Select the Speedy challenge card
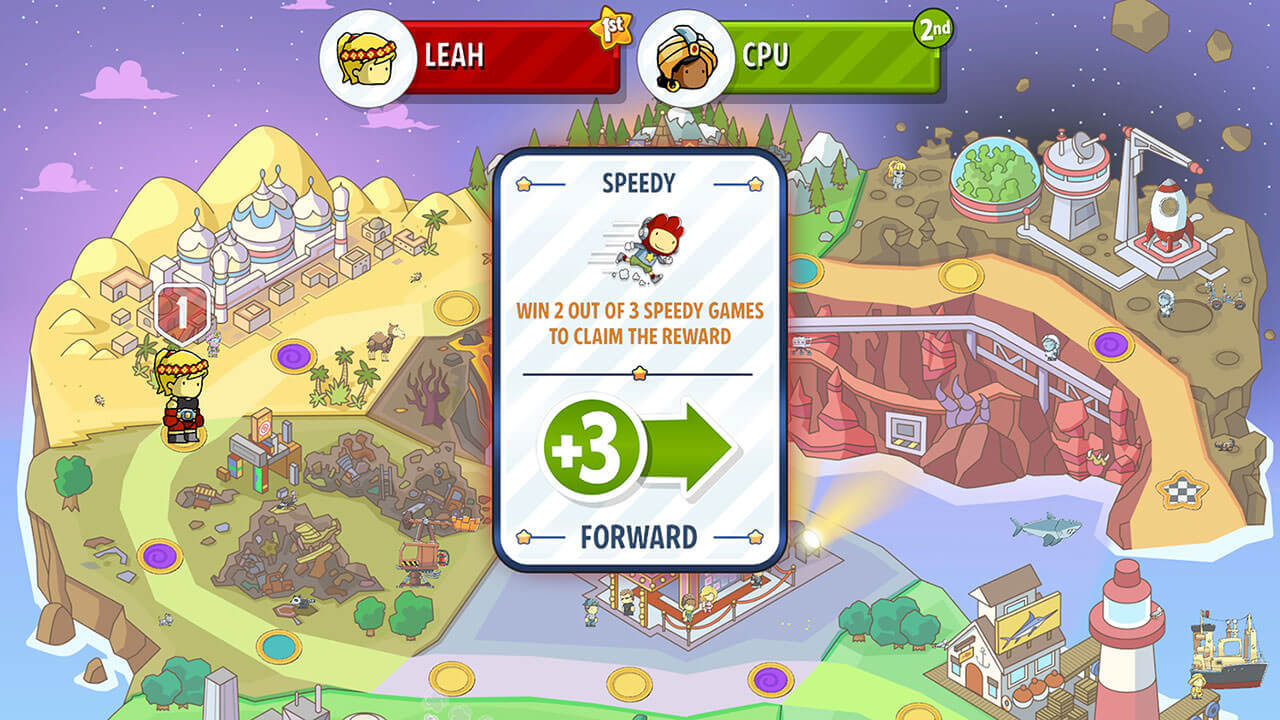Screen dimensions: 1280x720 [x=639, y=360]
